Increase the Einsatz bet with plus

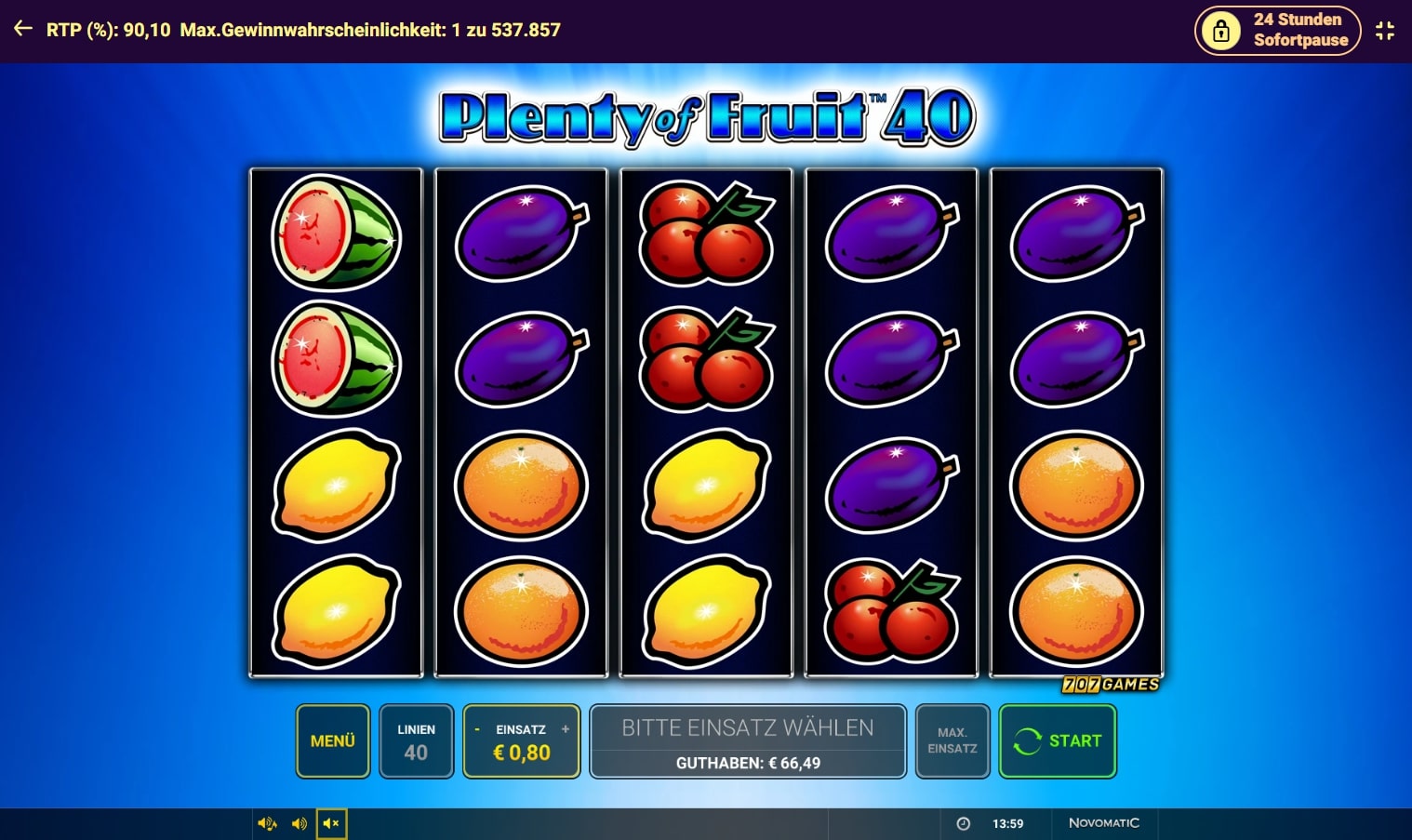(566, 729)
